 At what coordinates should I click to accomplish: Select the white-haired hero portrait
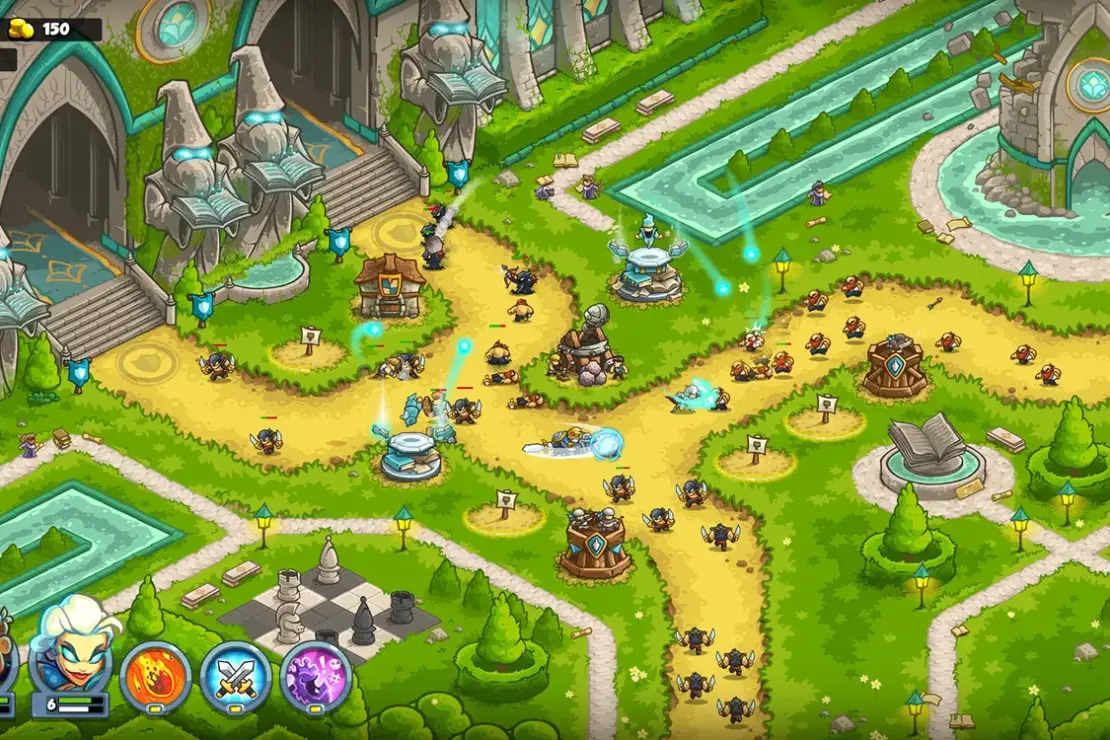click(x=70, y=645)
